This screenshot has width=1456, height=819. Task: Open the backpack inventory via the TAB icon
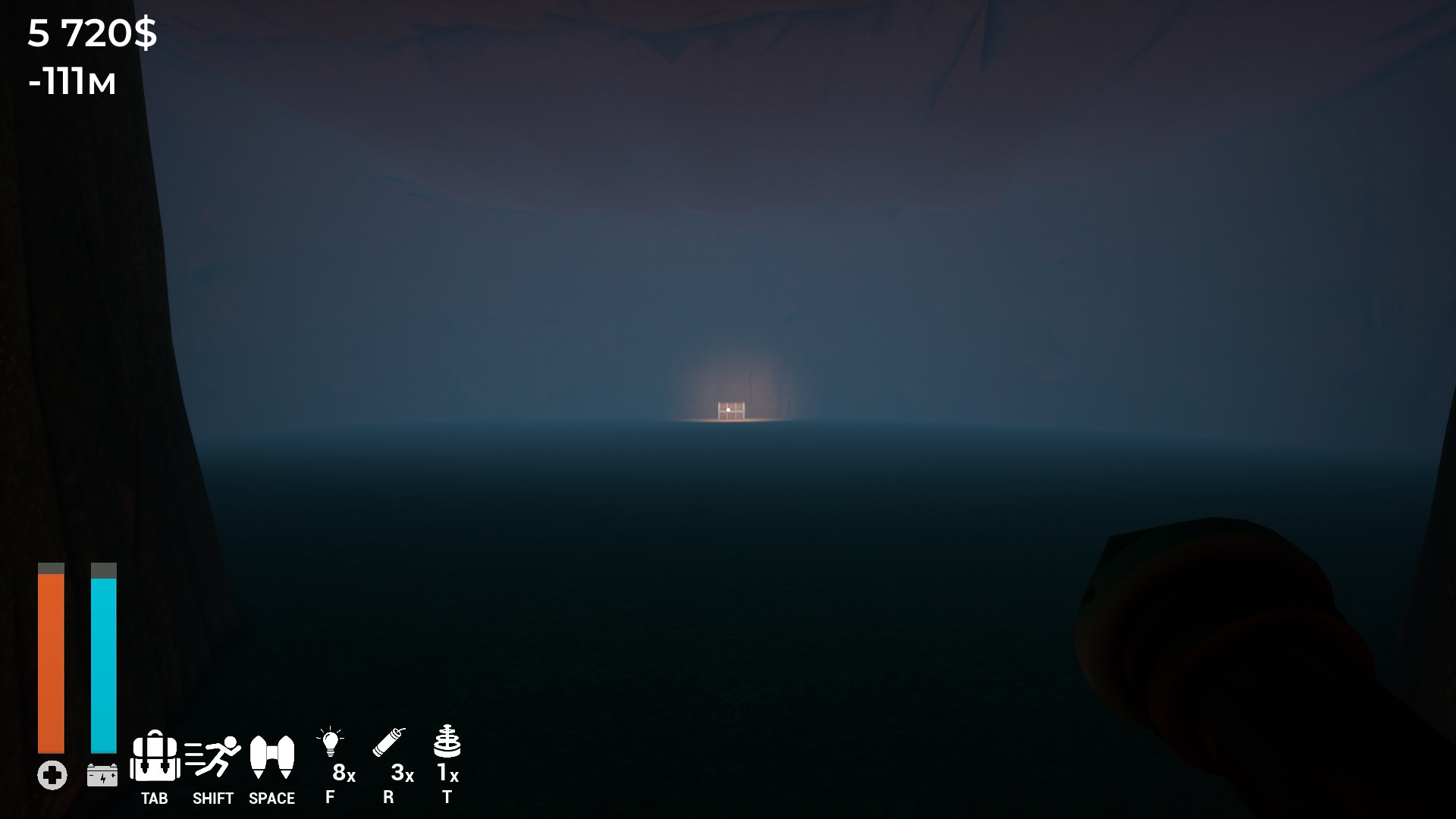point(155,757)
